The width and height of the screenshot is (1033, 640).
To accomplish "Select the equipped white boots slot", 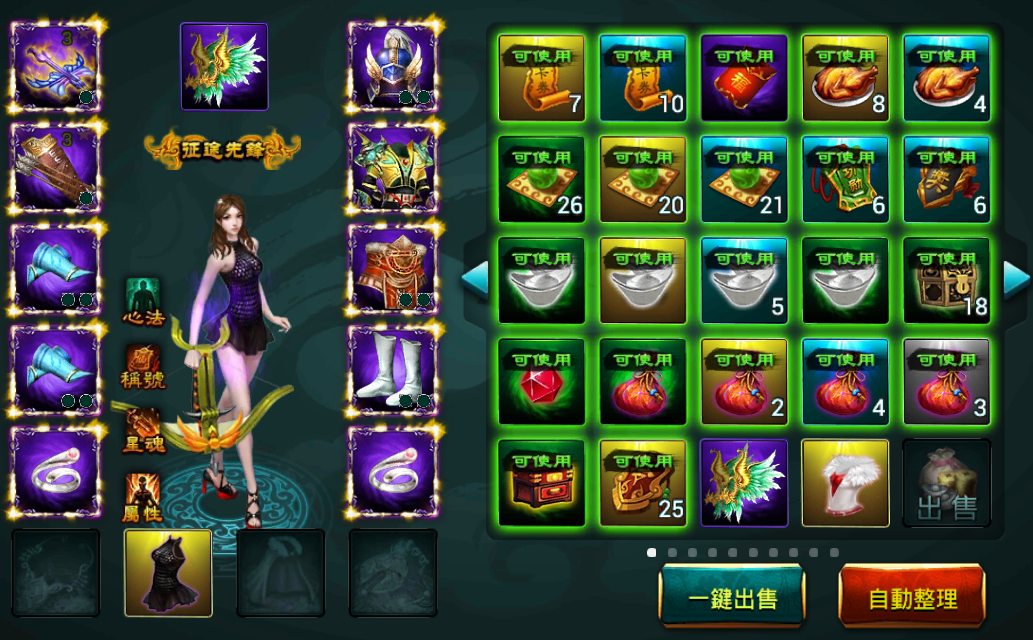I will click(393, 369).
